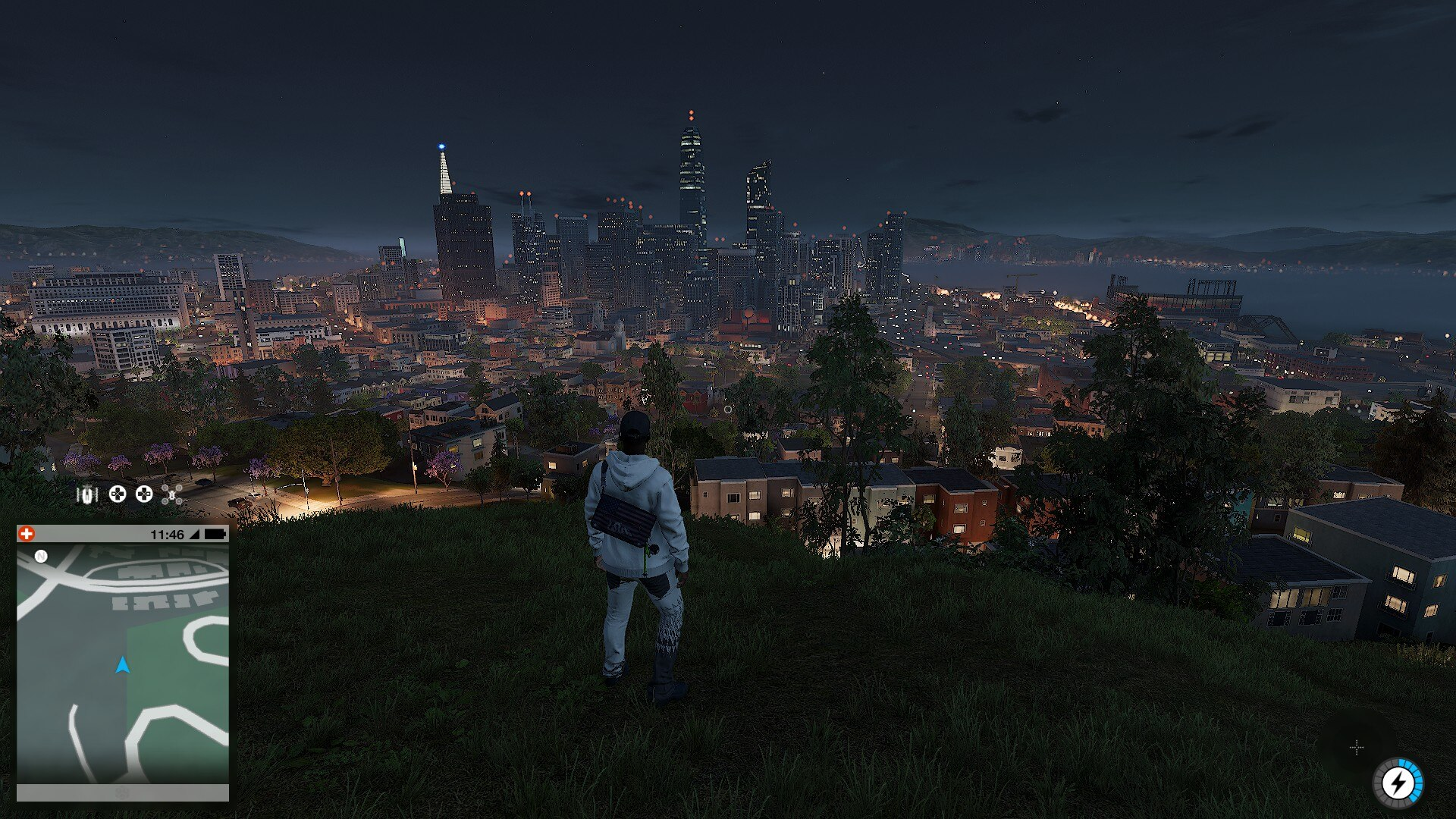Click the blue player arrow on minimap
Screen dimensions: 1456x819
pyautogui.click(x=122, y=666)
